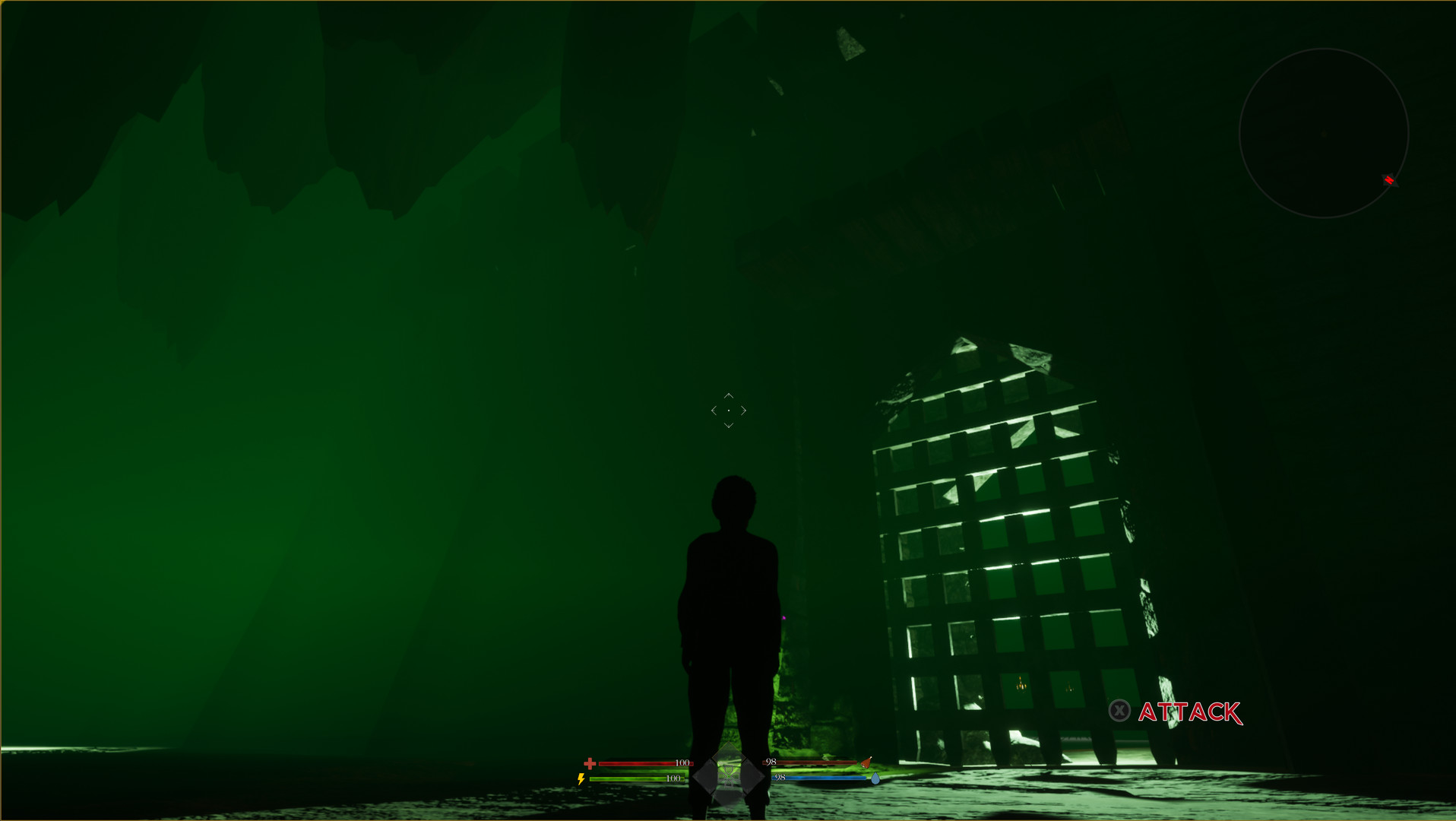Click the green stamina bar showing 100
The height and width of the screenshot is (821, 1456).
tap(635, 778)
